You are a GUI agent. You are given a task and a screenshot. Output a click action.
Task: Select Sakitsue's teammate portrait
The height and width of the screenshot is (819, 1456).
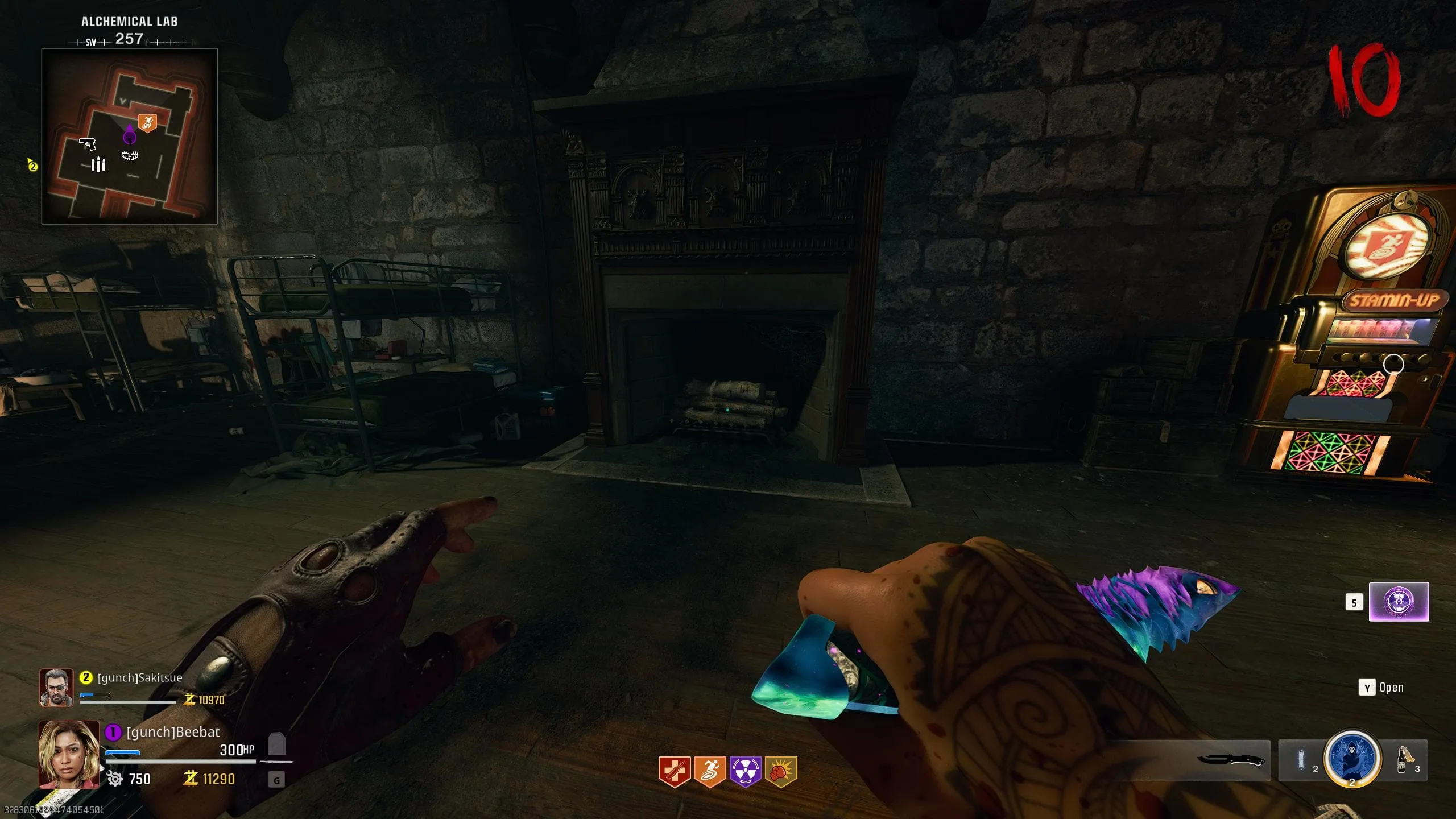[56, 687]
